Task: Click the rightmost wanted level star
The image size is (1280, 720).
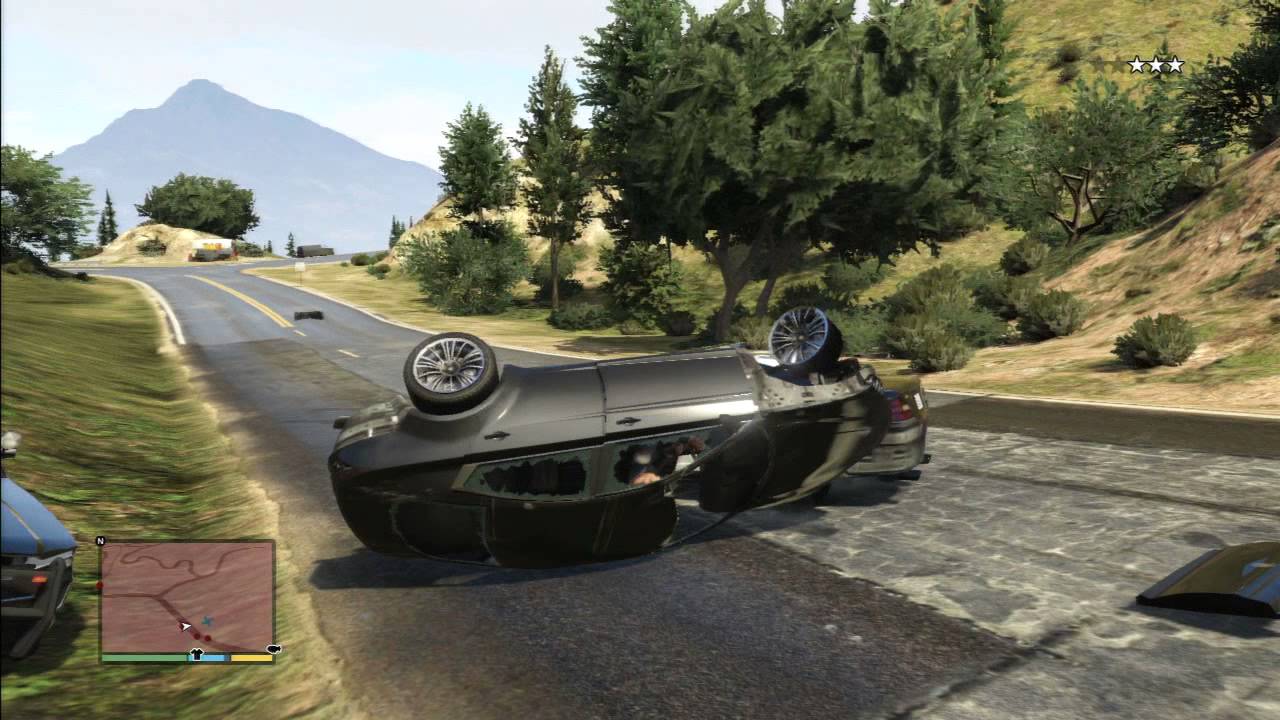Action: point(1176,64)
